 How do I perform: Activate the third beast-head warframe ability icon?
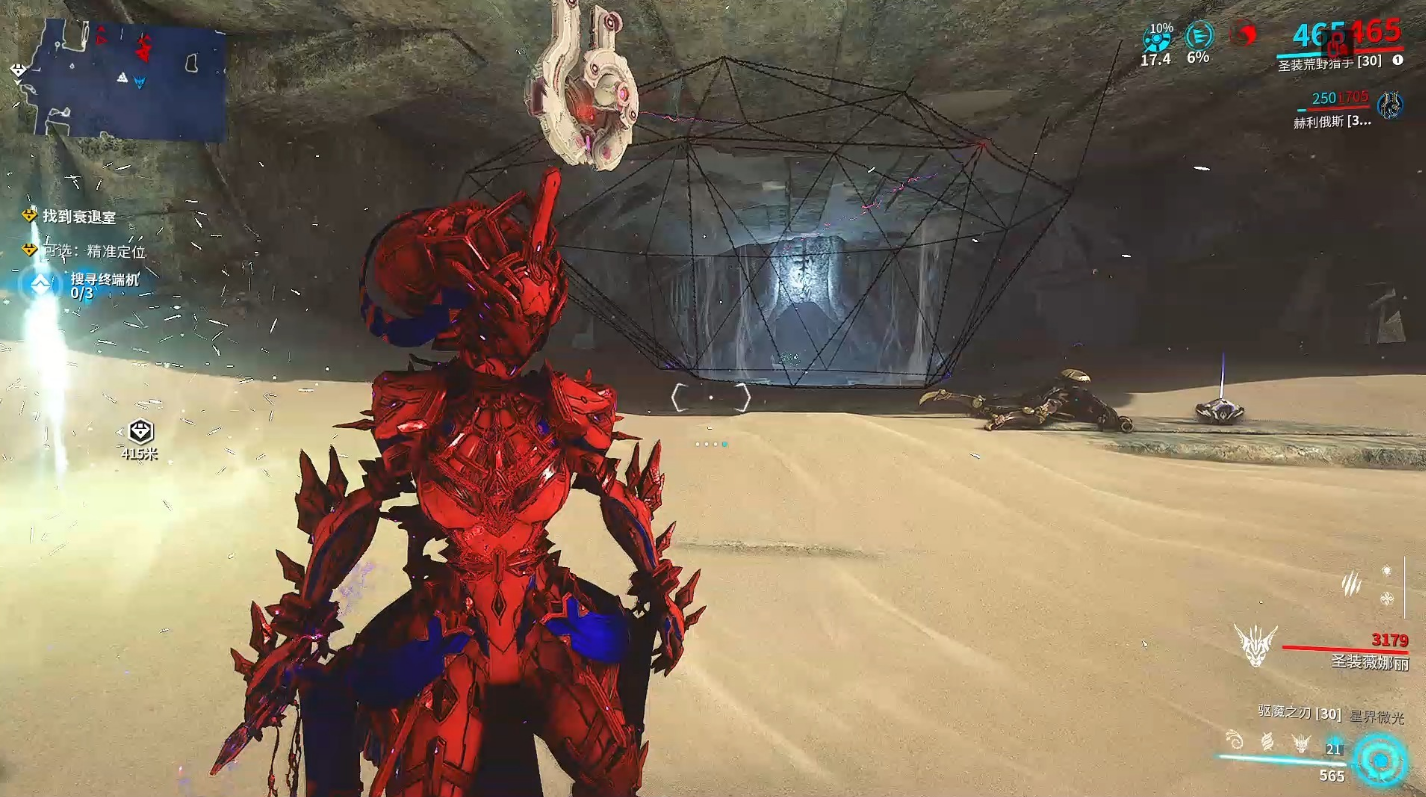[x=1300, y=743]
